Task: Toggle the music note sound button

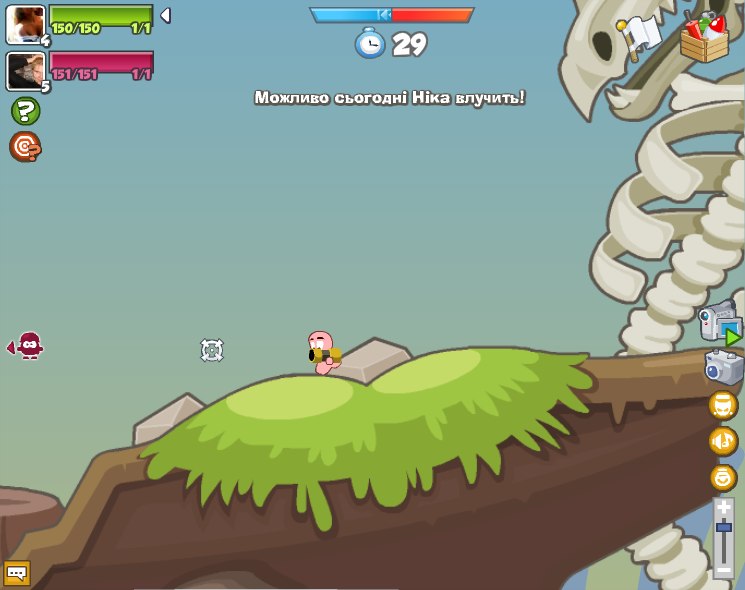Action: click(723, 441)
